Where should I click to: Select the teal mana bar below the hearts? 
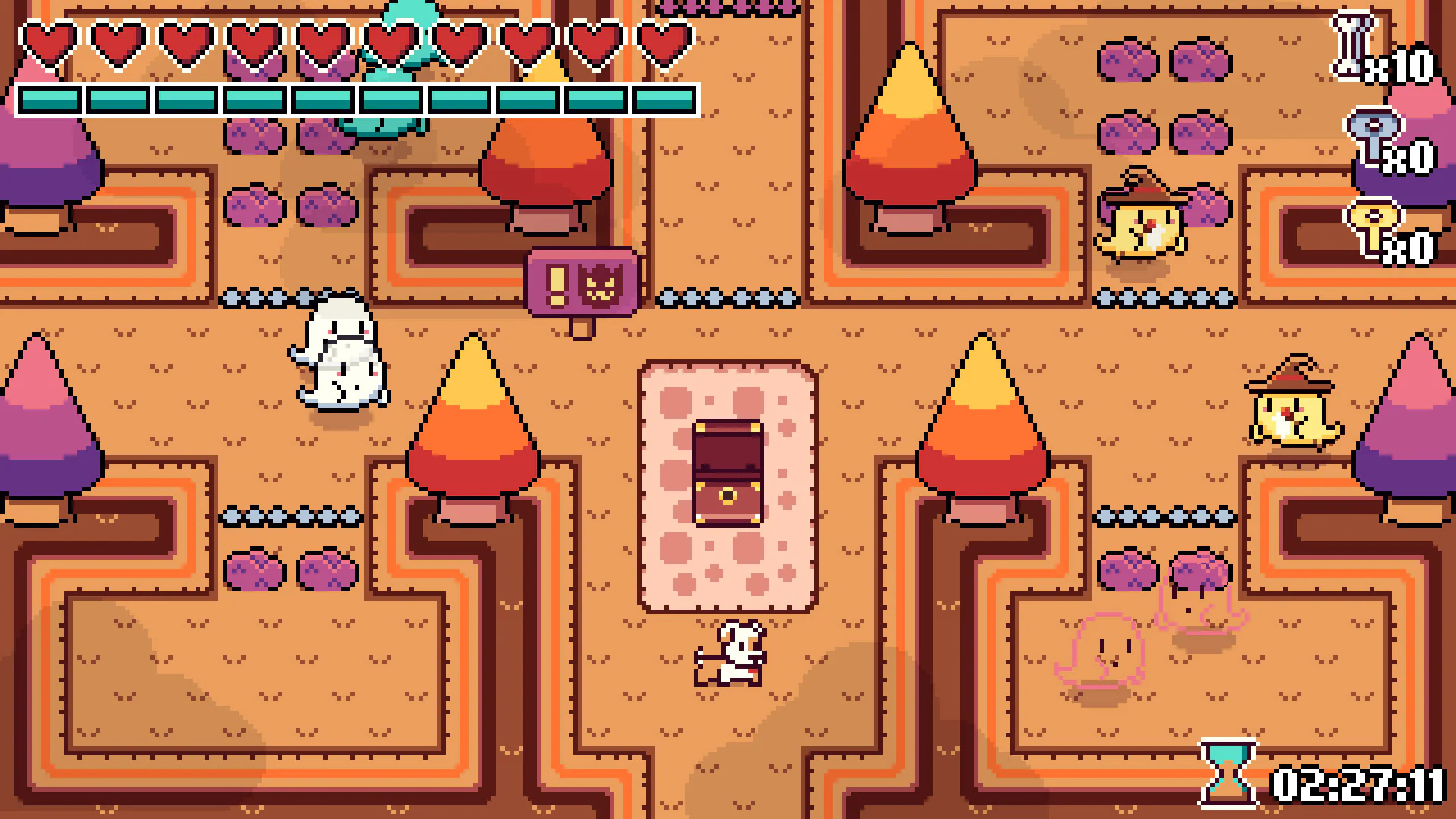click(356, 97)
